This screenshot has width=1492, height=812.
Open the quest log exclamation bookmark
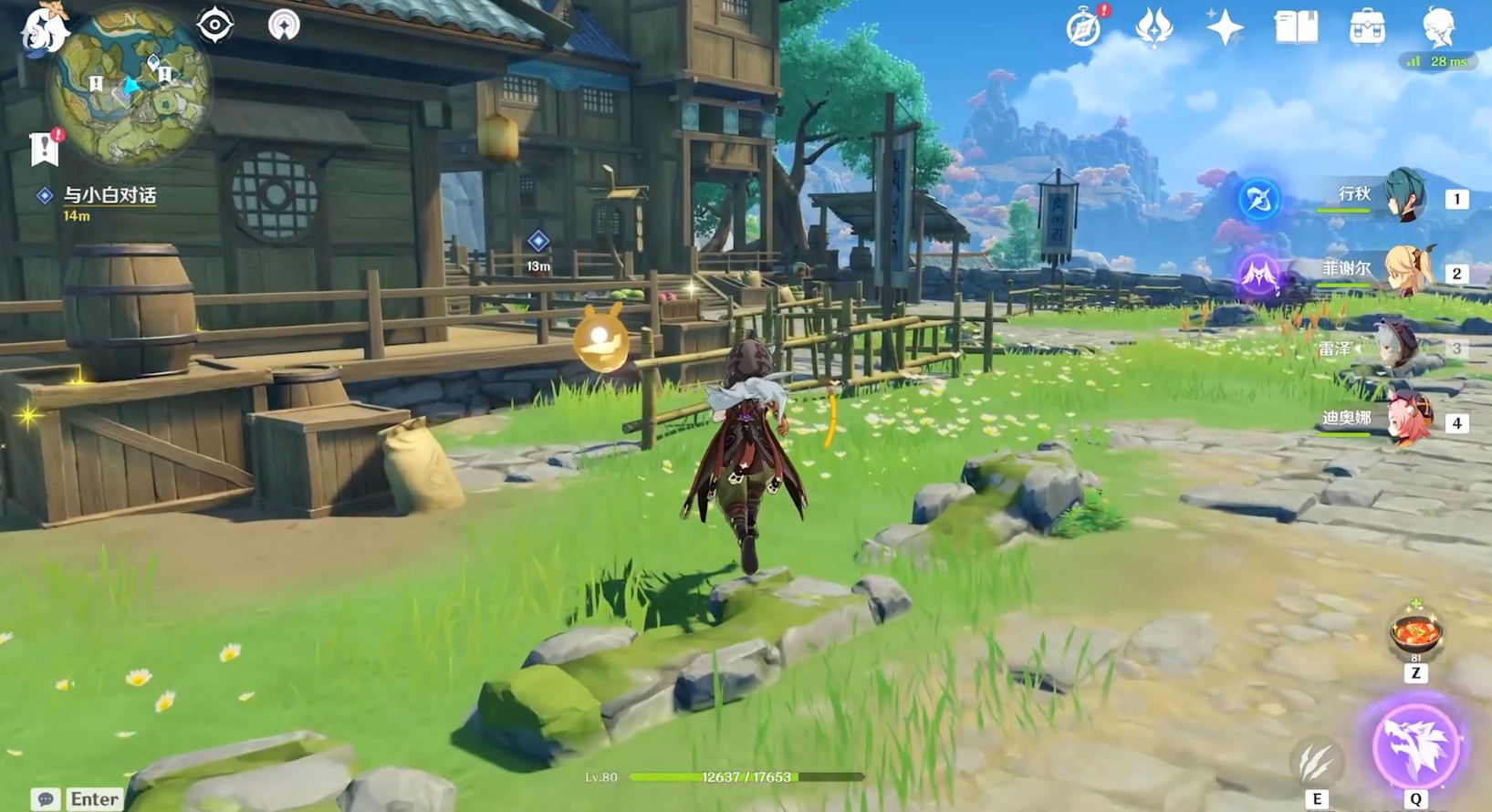pos(45,148)
